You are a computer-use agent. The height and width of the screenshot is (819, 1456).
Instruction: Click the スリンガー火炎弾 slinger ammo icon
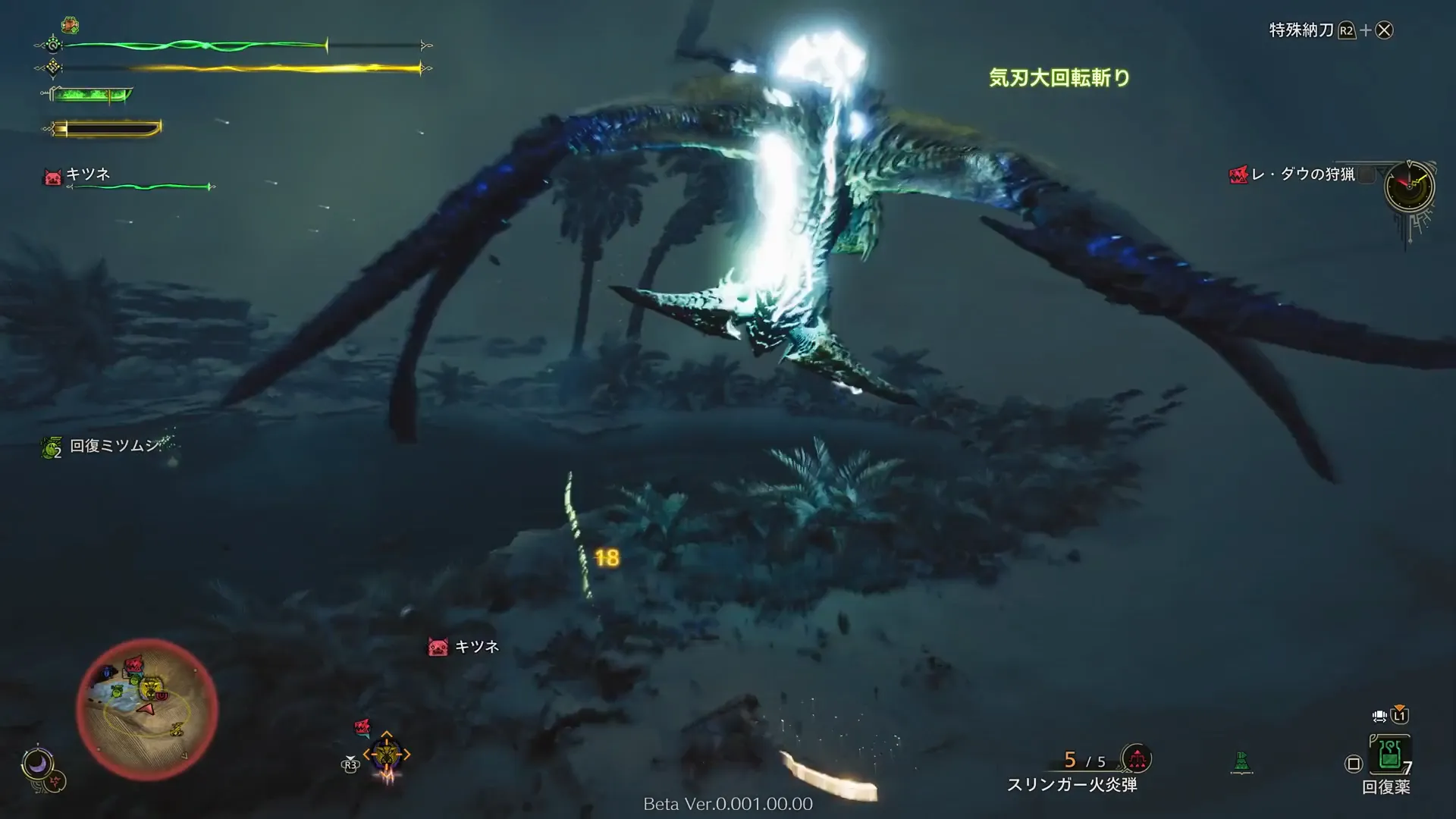(1136, 758)
